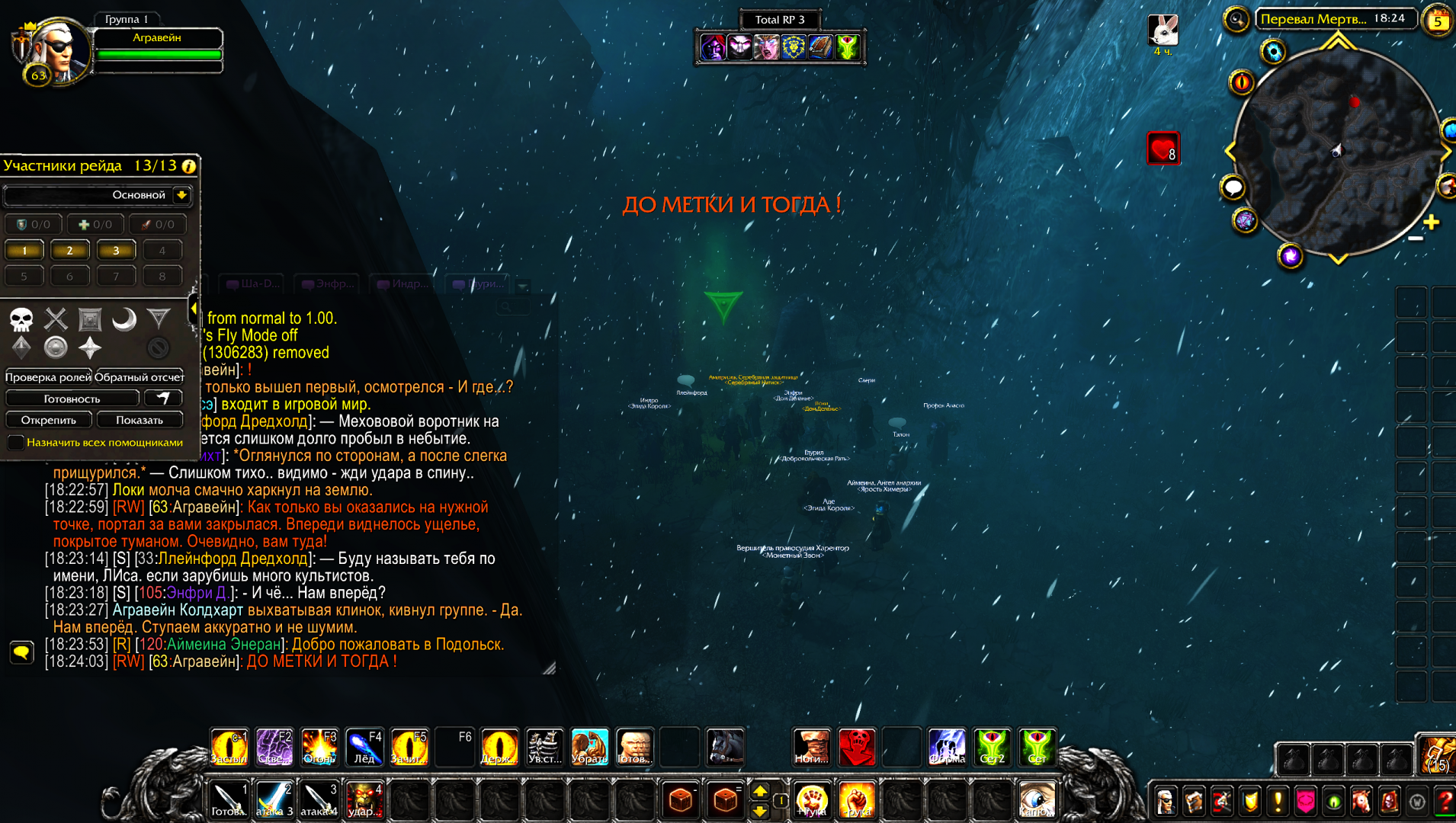Open the Основной profile dropdown
Viewport: 1456px width, 823px height.
point(181,195)
